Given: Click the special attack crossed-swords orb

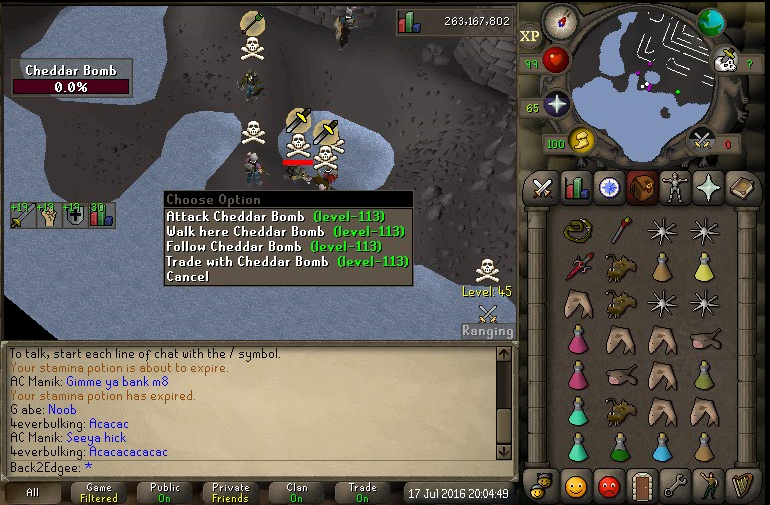Looking at the screenshot, I should (703, 141).
